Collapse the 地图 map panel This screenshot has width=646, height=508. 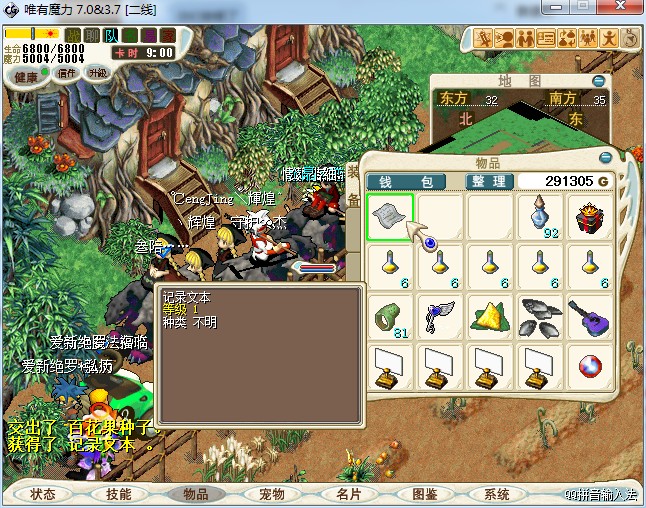pyautogui.click(x=598, y=81)
